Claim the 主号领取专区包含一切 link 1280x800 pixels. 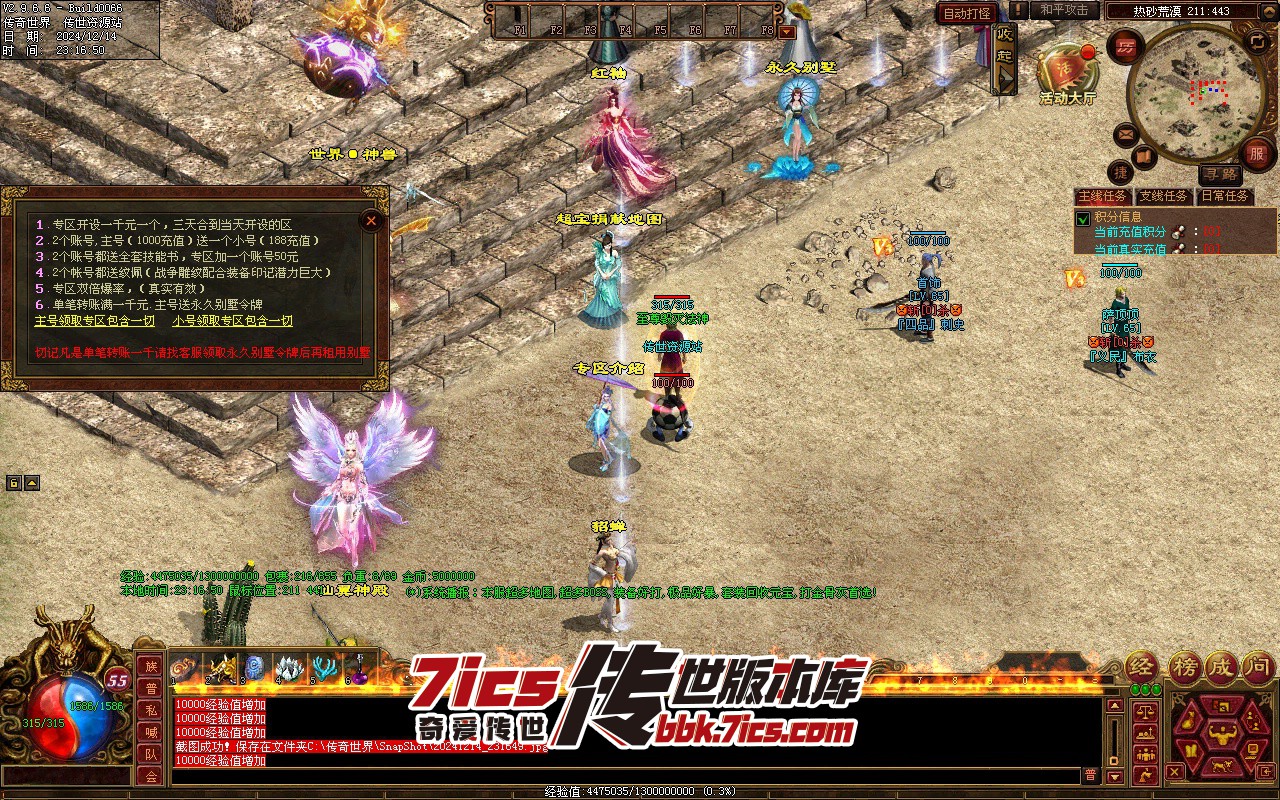click(x=95, y=321)
